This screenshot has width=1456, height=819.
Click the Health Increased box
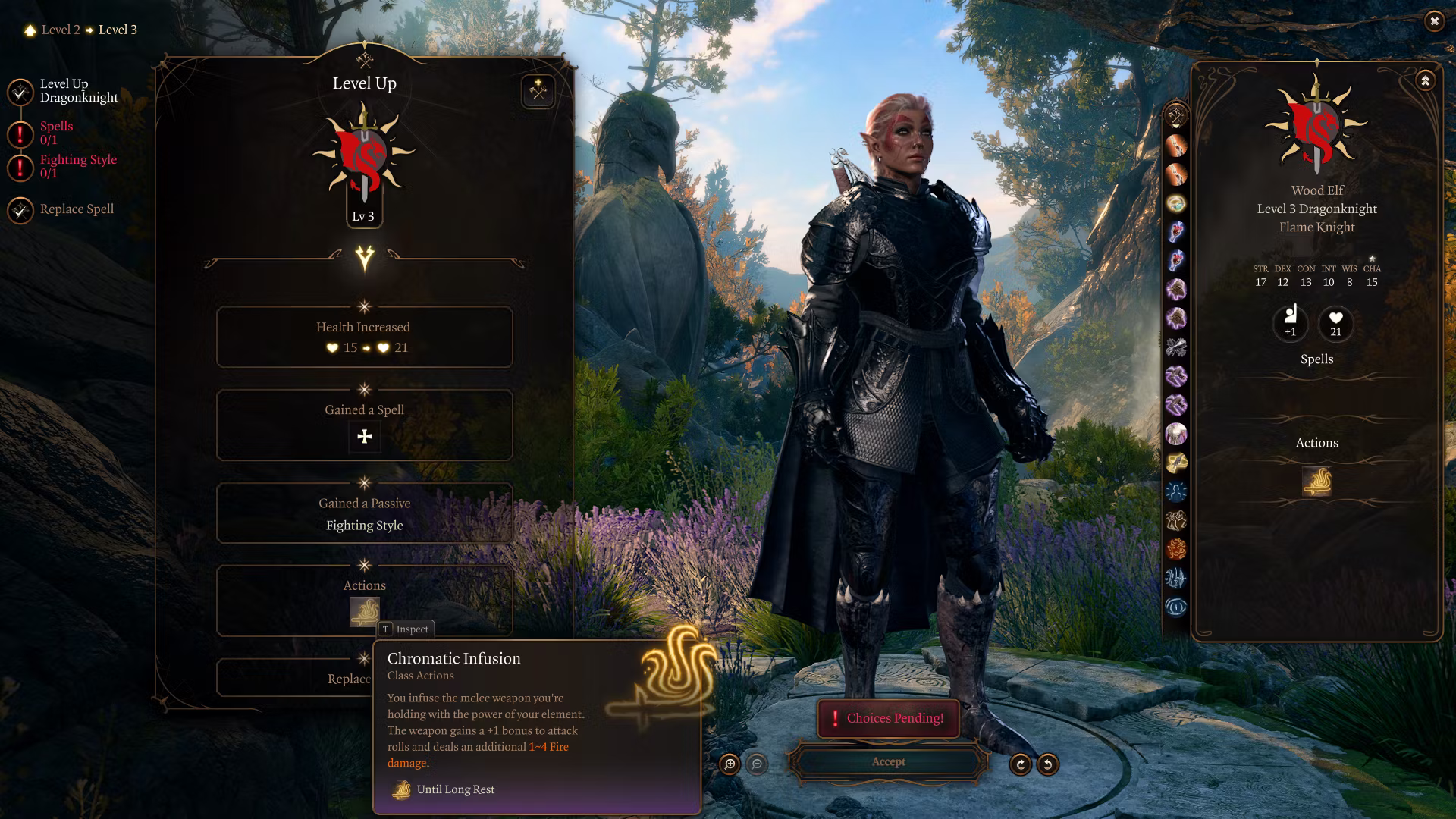pyautogui.click(x=364, y=337)
